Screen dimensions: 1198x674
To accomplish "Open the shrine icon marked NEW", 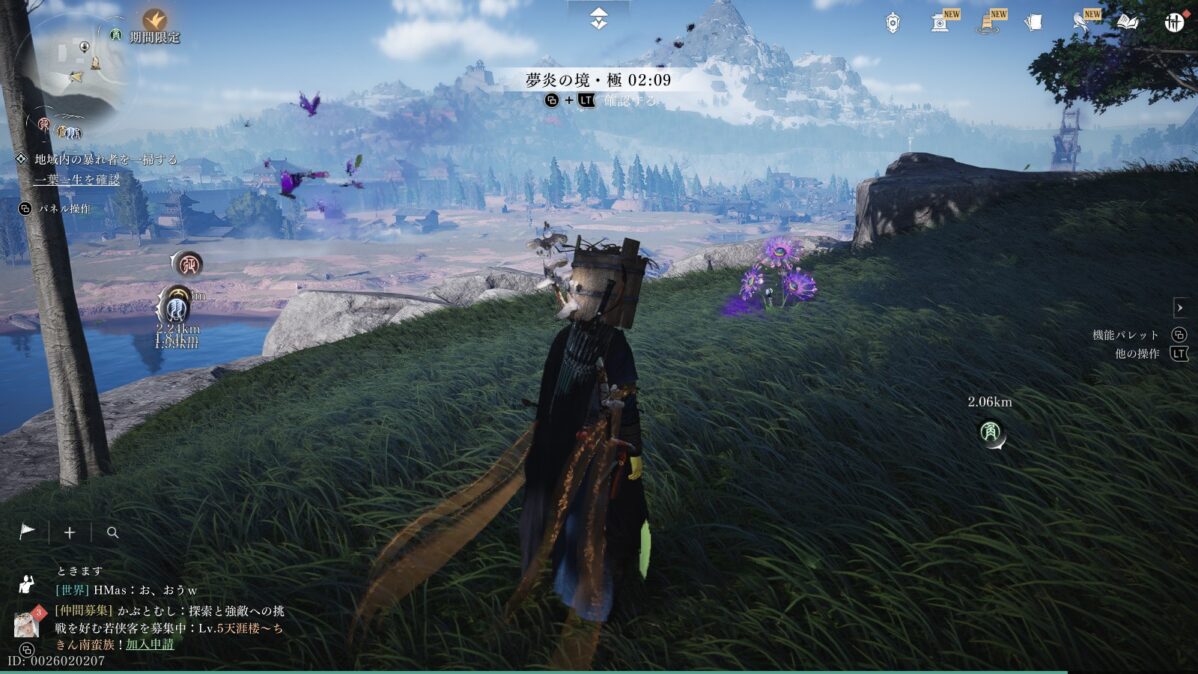I will pos(940,22).
